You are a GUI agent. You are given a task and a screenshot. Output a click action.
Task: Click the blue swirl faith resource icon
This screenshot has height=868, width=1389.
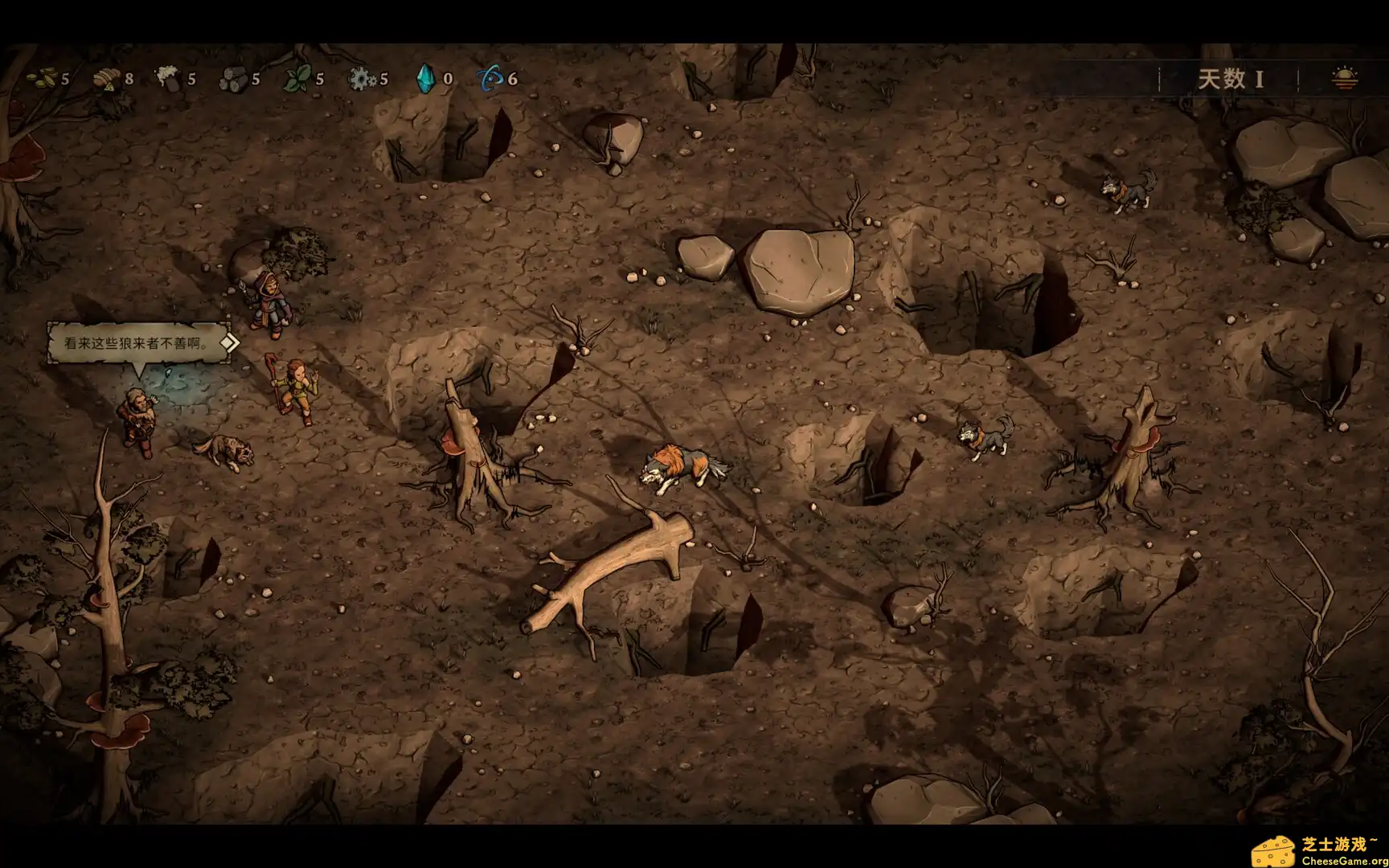(490, 79)
